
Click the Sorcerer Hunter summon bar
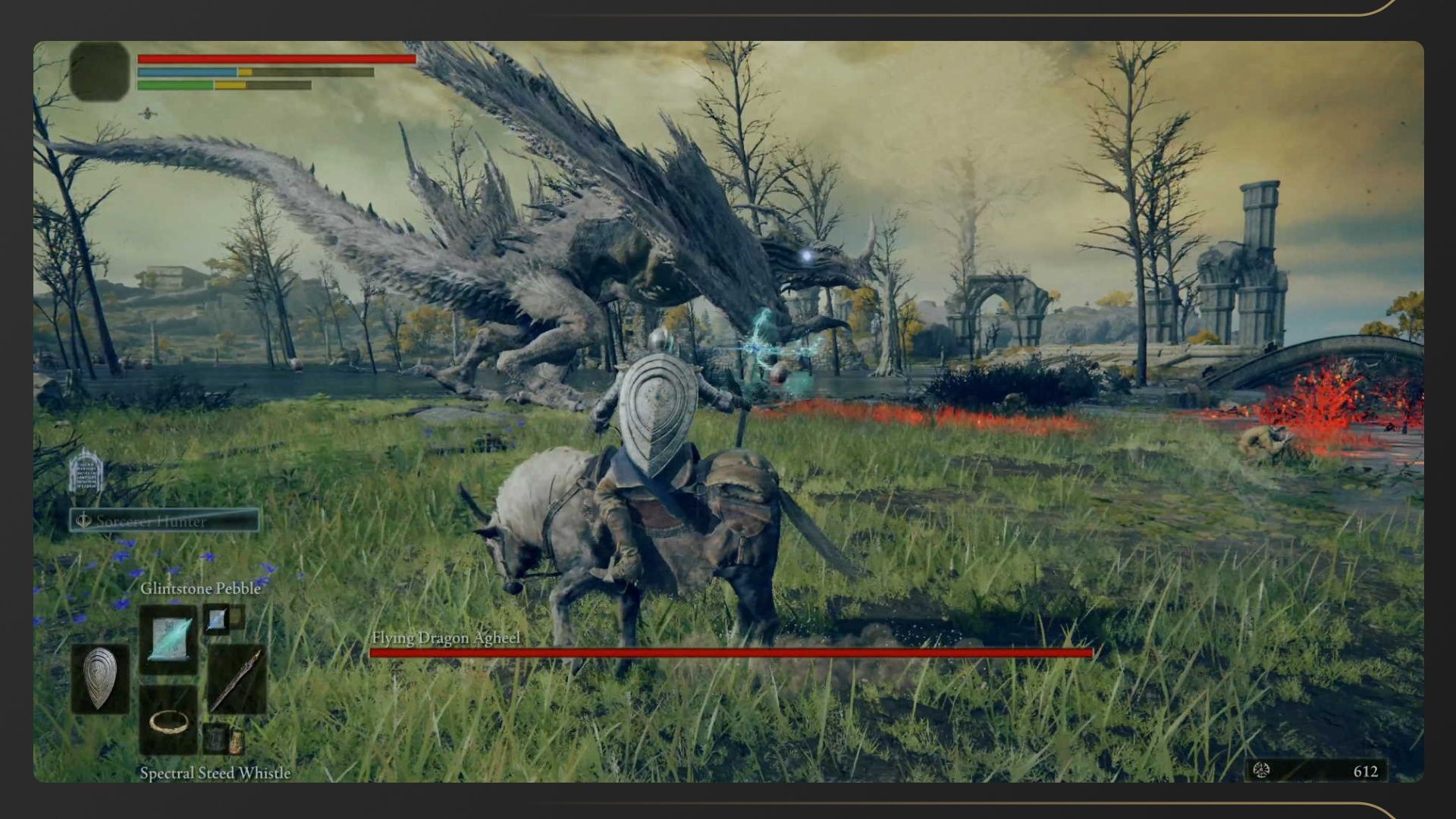(x=165, y=520)
